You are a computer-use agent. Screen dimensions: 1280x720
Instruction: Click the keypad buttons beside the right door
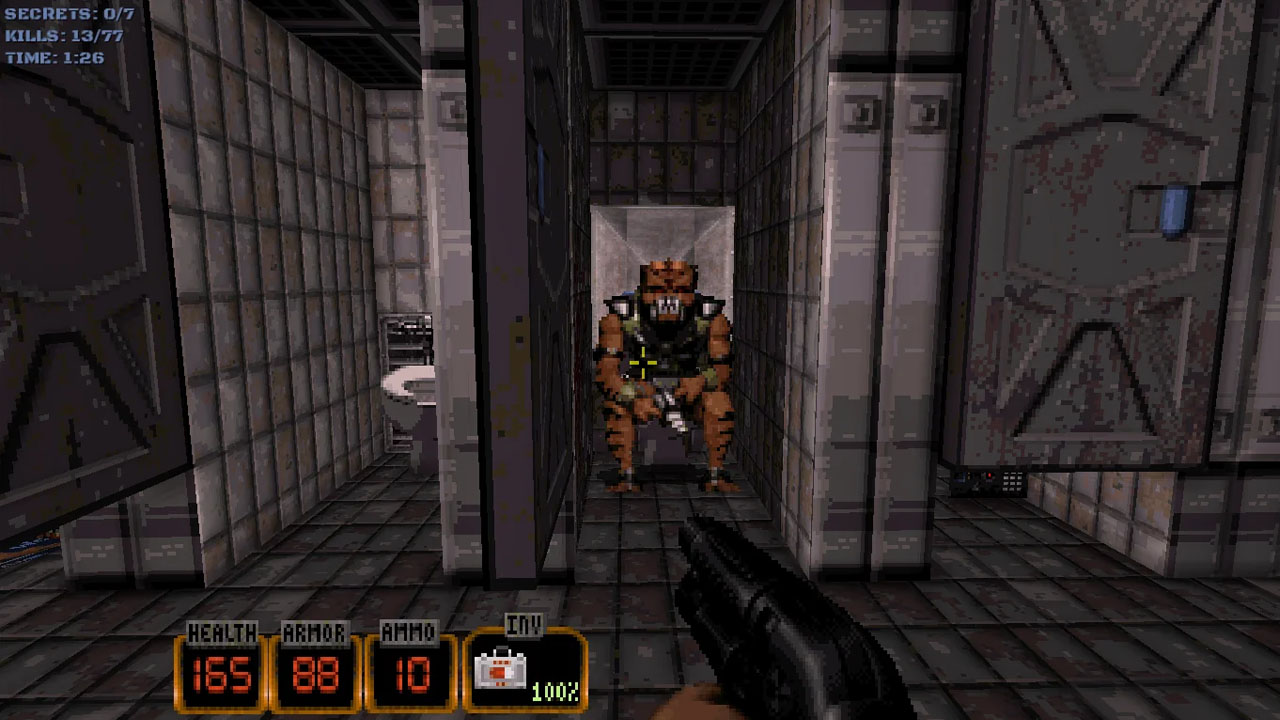point(1012,481)
